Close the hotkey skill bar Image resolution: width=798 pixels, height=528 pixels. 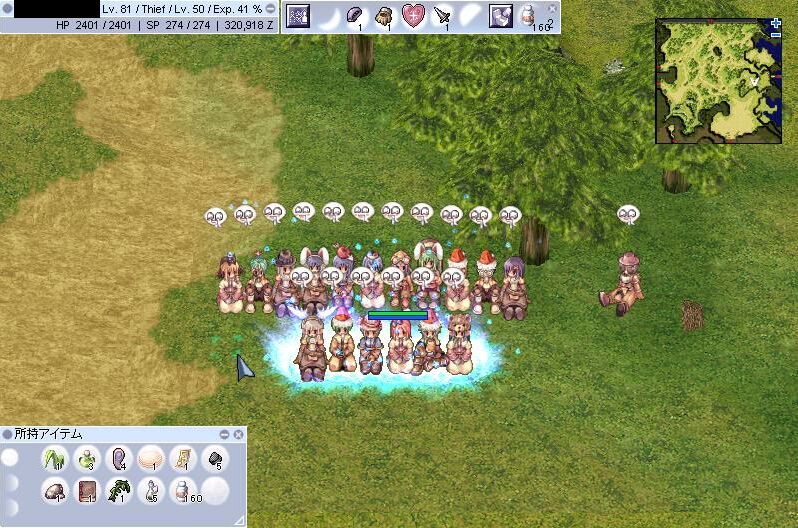[x=551, y=7]
